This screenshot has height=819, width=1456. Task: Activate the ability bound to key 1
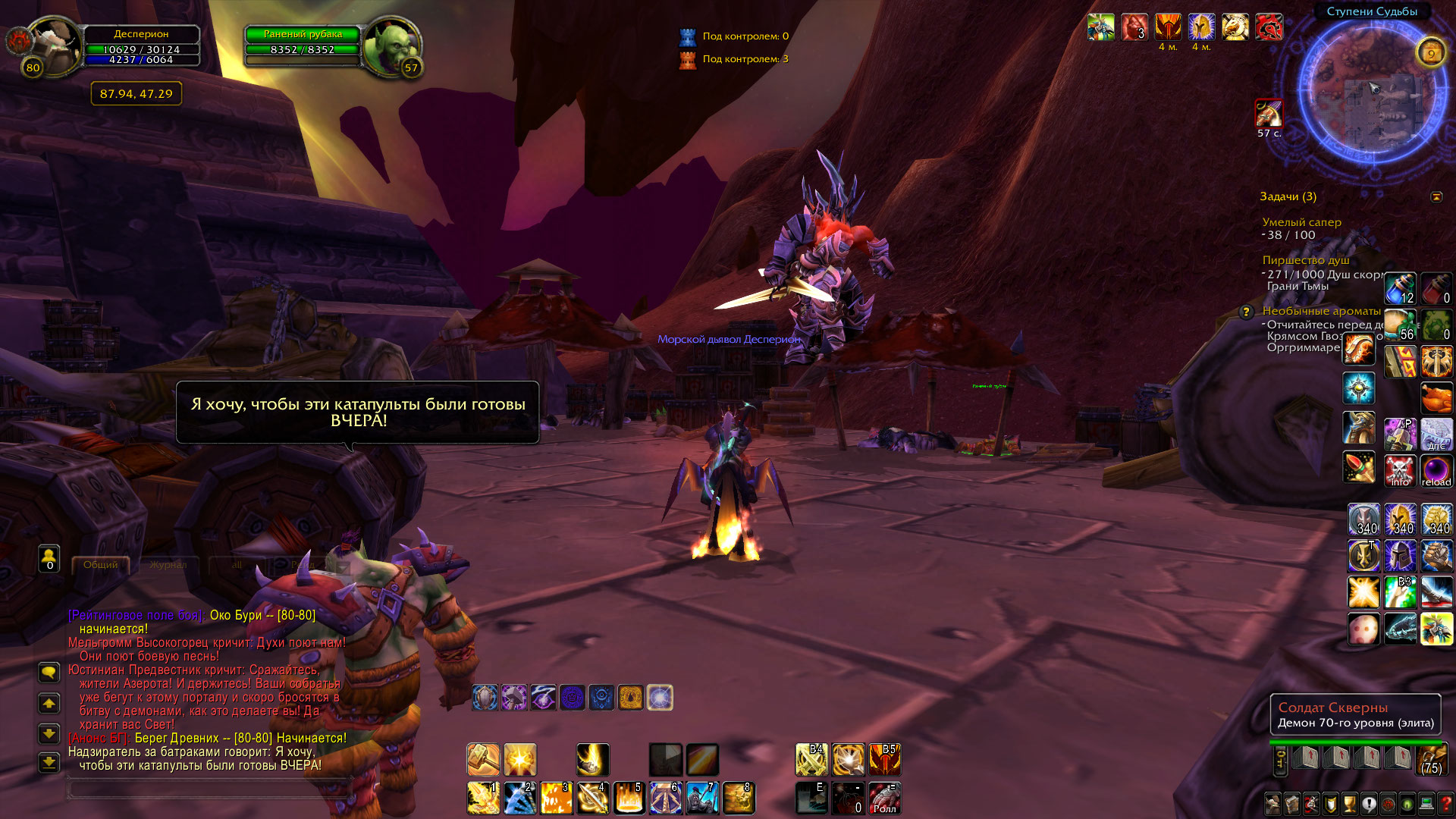point(483,798)
